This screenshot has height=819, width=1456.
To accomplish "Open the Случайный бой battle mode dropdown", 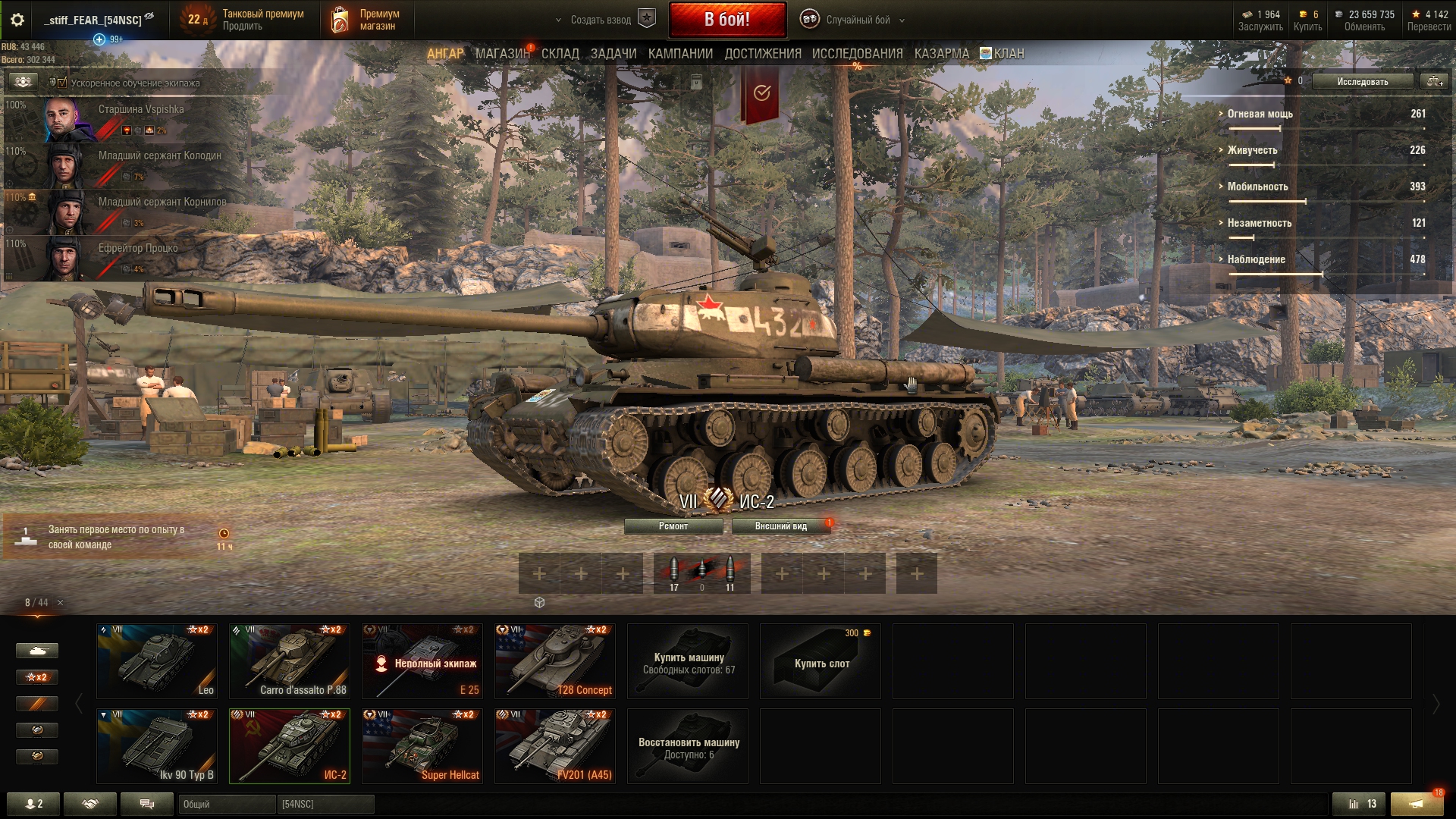I will click(857, 20).
